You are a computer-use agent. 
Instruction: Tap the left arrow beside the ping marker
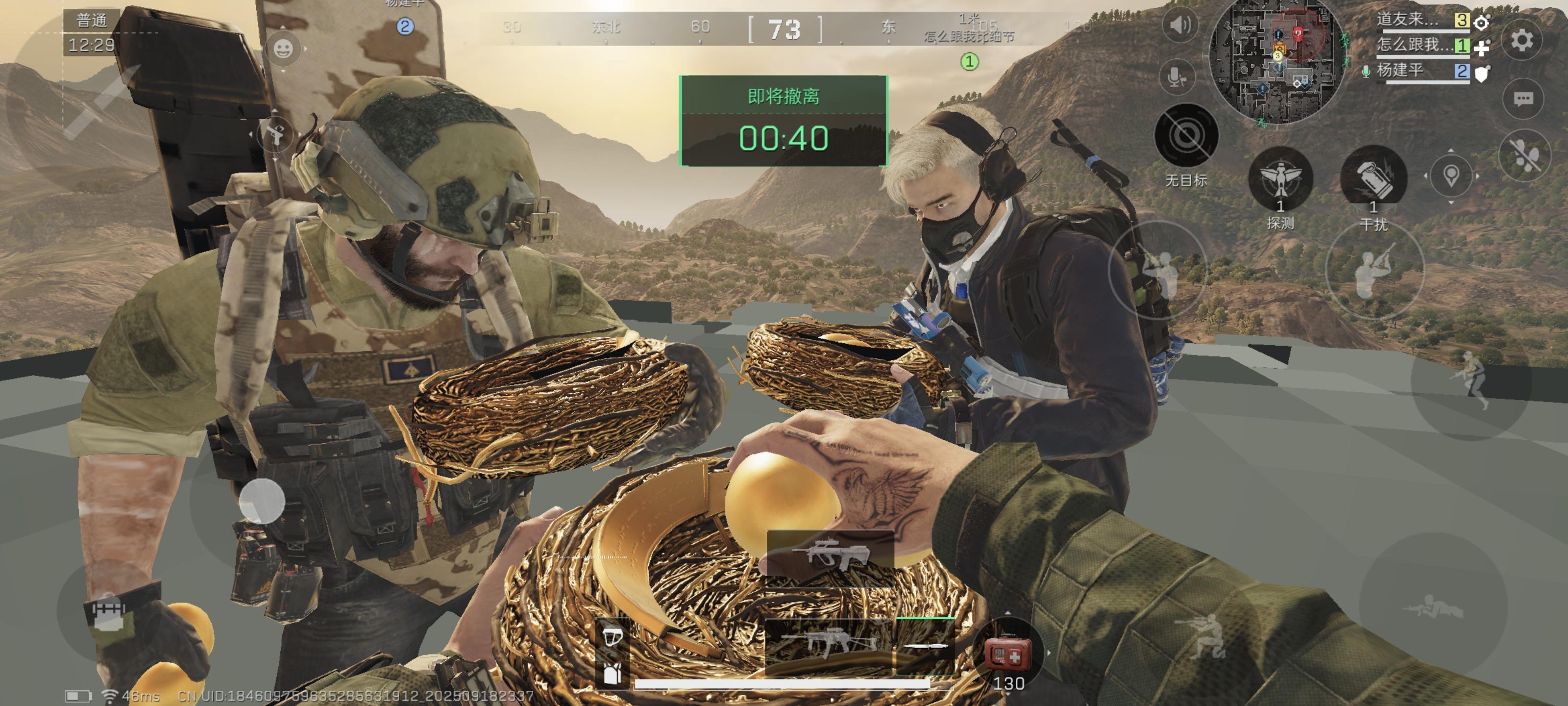pyautogui.click(x=1426, y=176)
